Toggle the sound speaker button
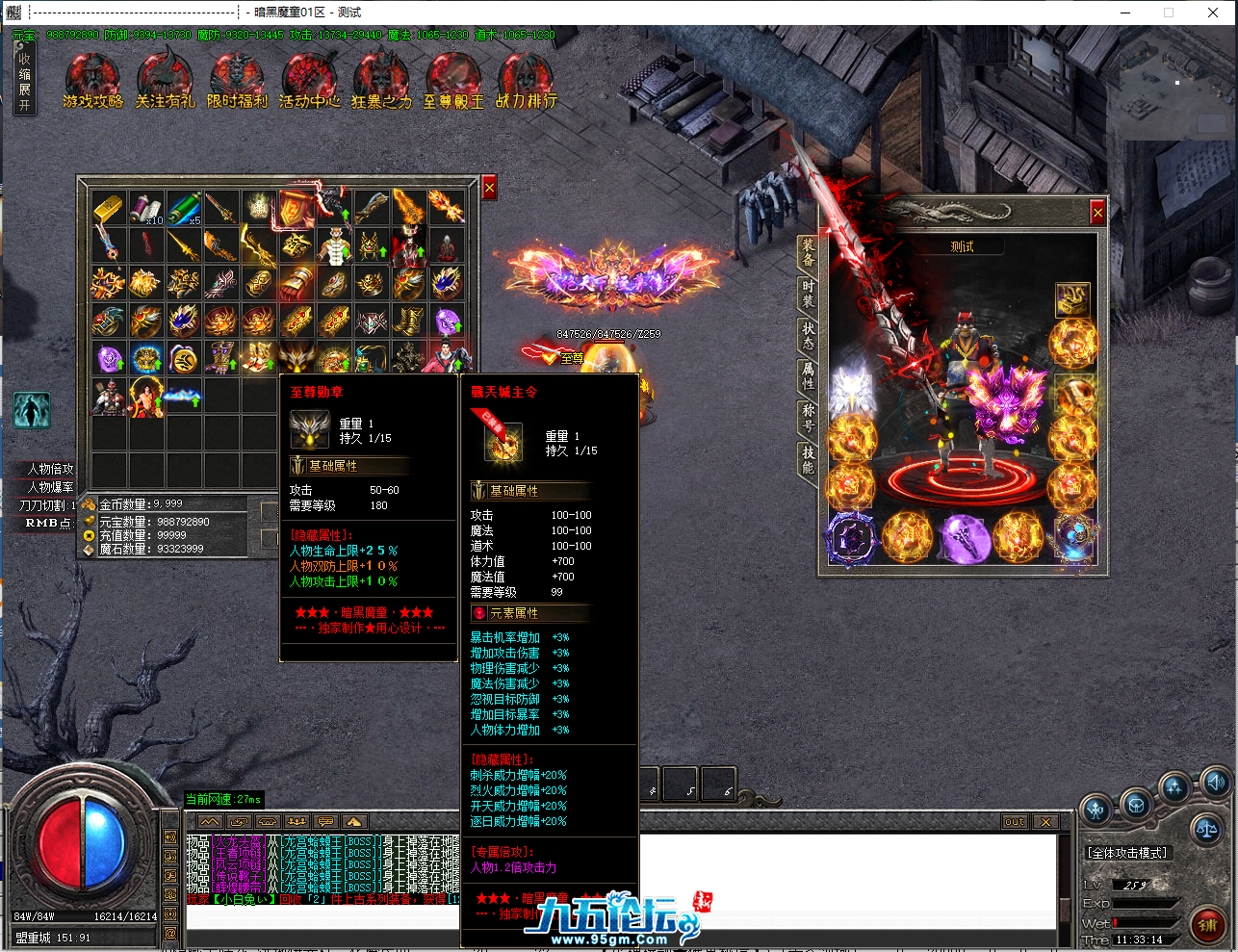This screenshot has width=1238, height=952. [x=1215, y=783]
